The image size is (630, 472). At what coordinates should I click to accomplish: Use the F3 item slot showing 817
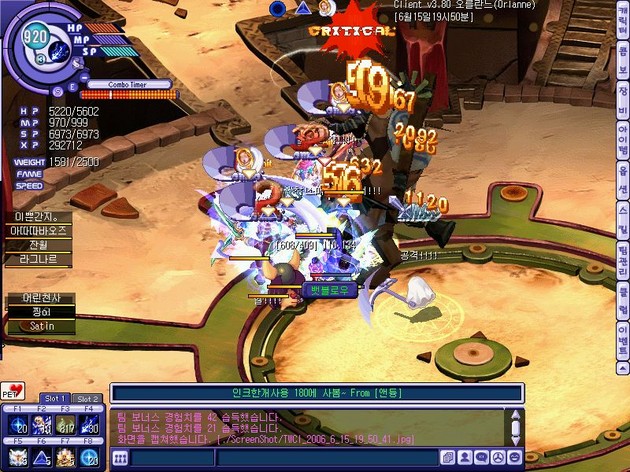66,425
